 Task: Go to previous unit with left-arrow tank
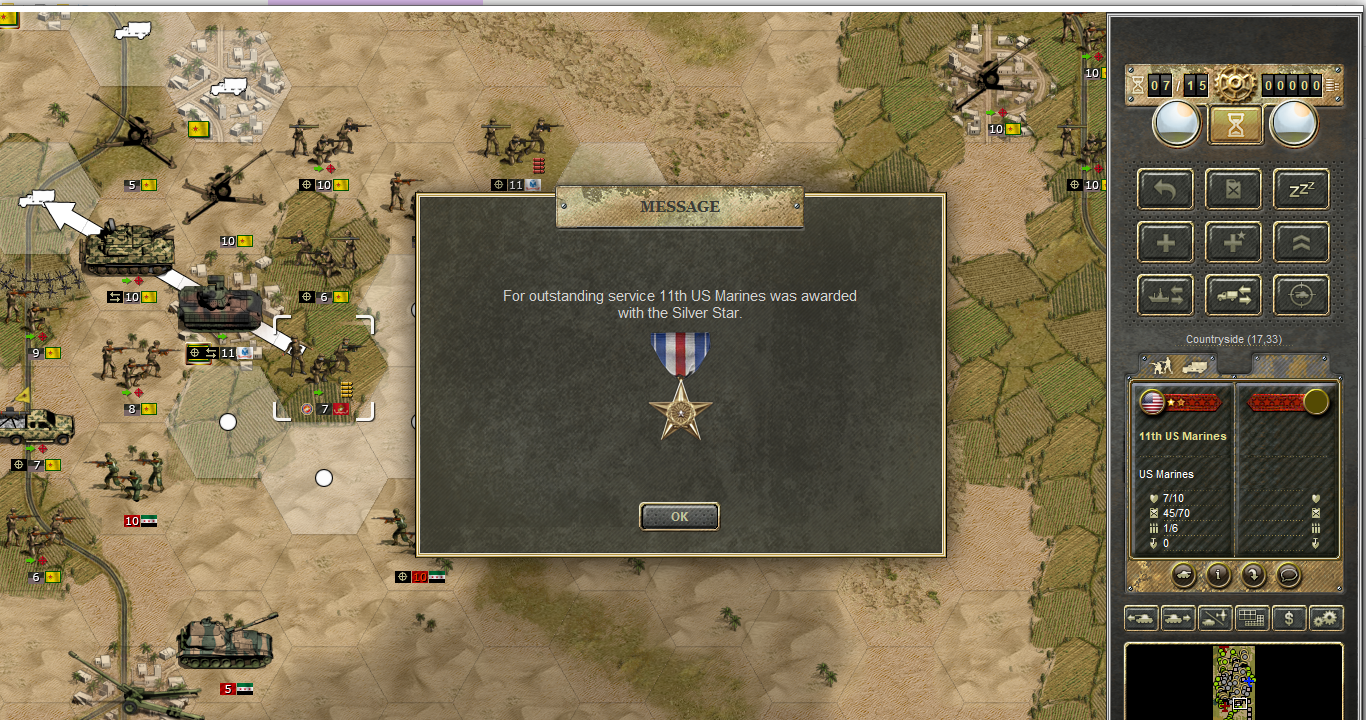[1141, 618]
